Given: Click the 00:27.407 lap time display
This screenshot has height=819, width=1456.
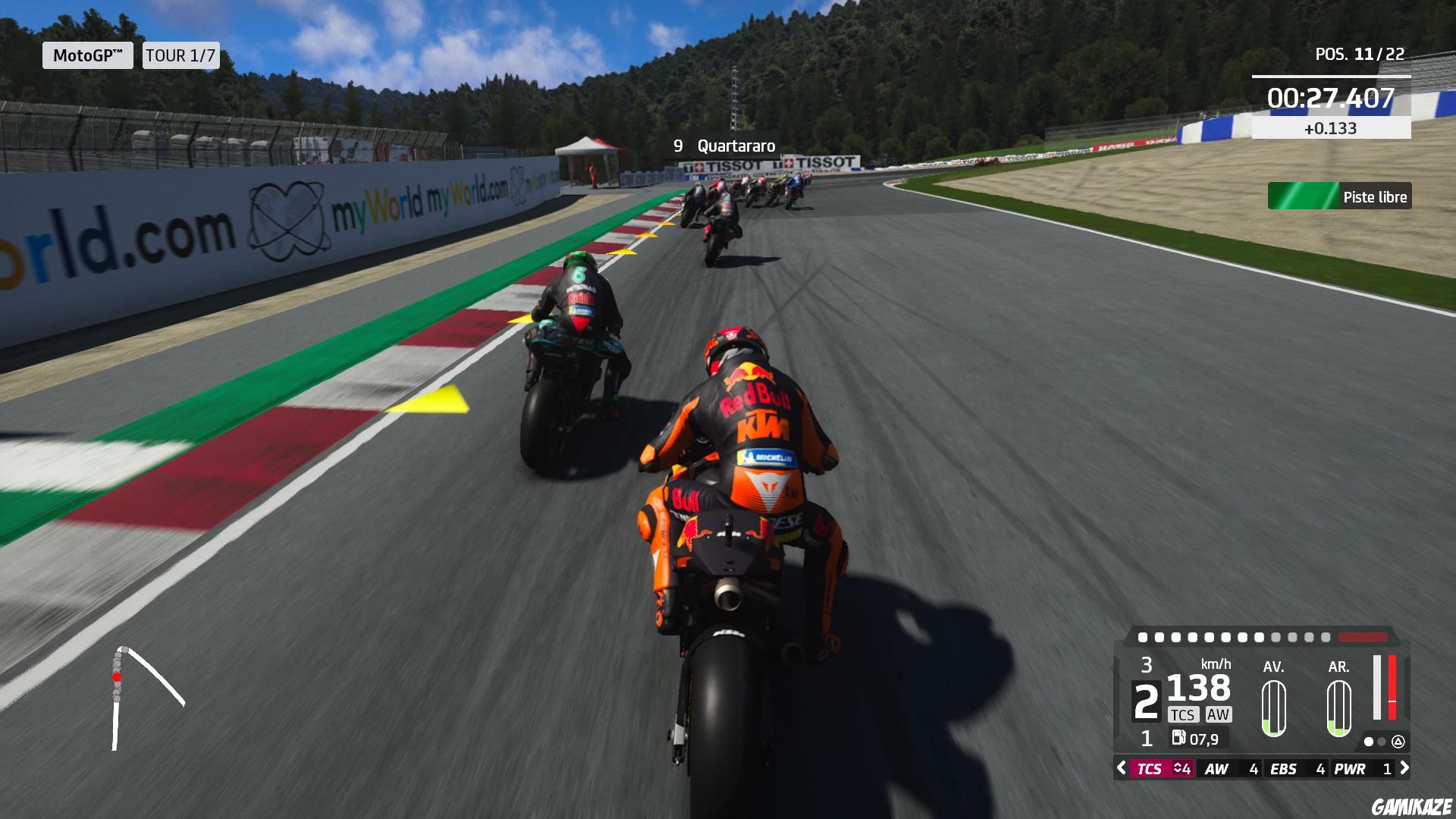Looking at the screenshot, I should point(1330,96).
